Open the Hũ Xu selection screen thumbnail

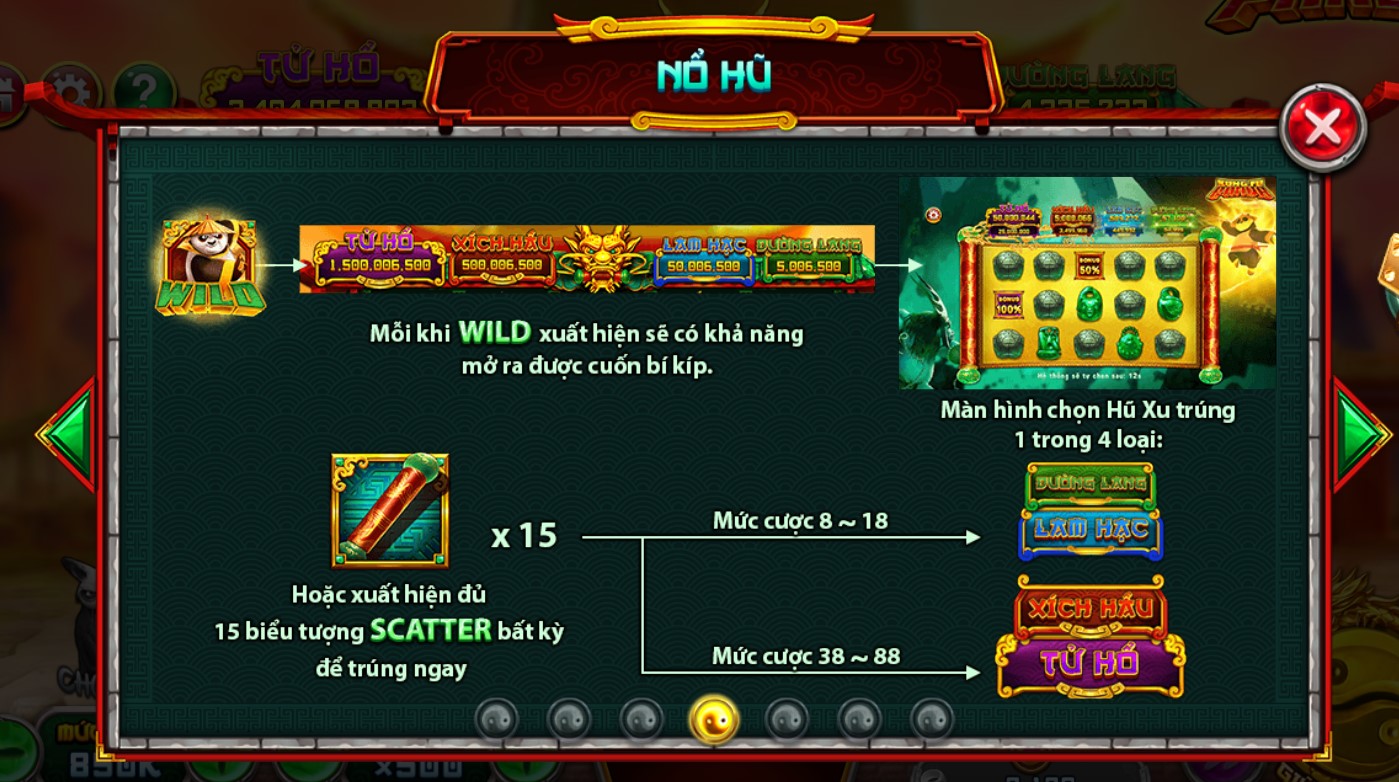click(x=1085, y=283)
